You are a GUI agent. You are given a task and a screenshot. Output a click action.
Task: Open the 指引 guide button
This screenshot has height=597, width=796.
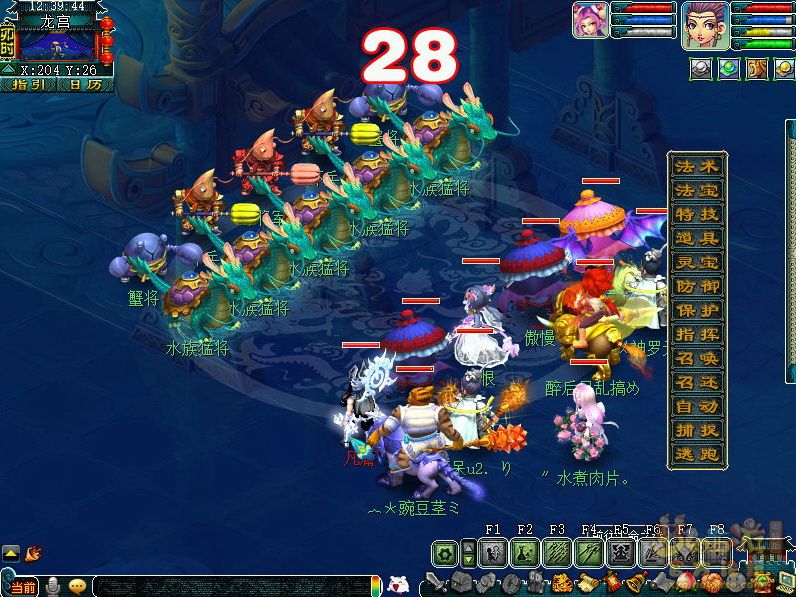pos(32,85)
